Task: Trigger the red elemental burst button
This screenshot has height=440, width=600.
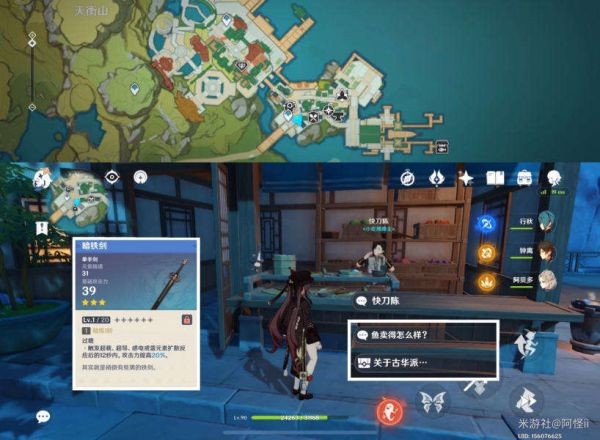Action: pos(387,409)
